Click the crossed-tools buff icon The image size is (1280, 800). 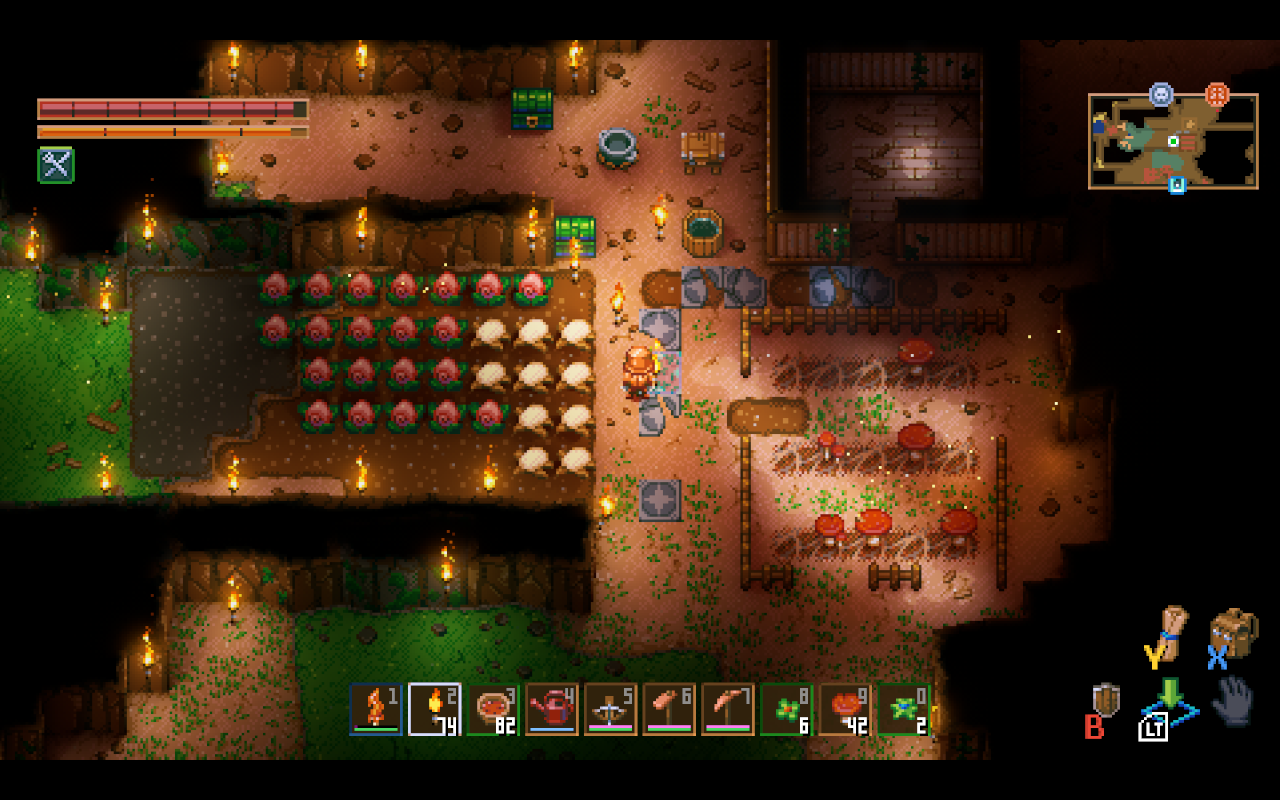(x=56, y=165)
